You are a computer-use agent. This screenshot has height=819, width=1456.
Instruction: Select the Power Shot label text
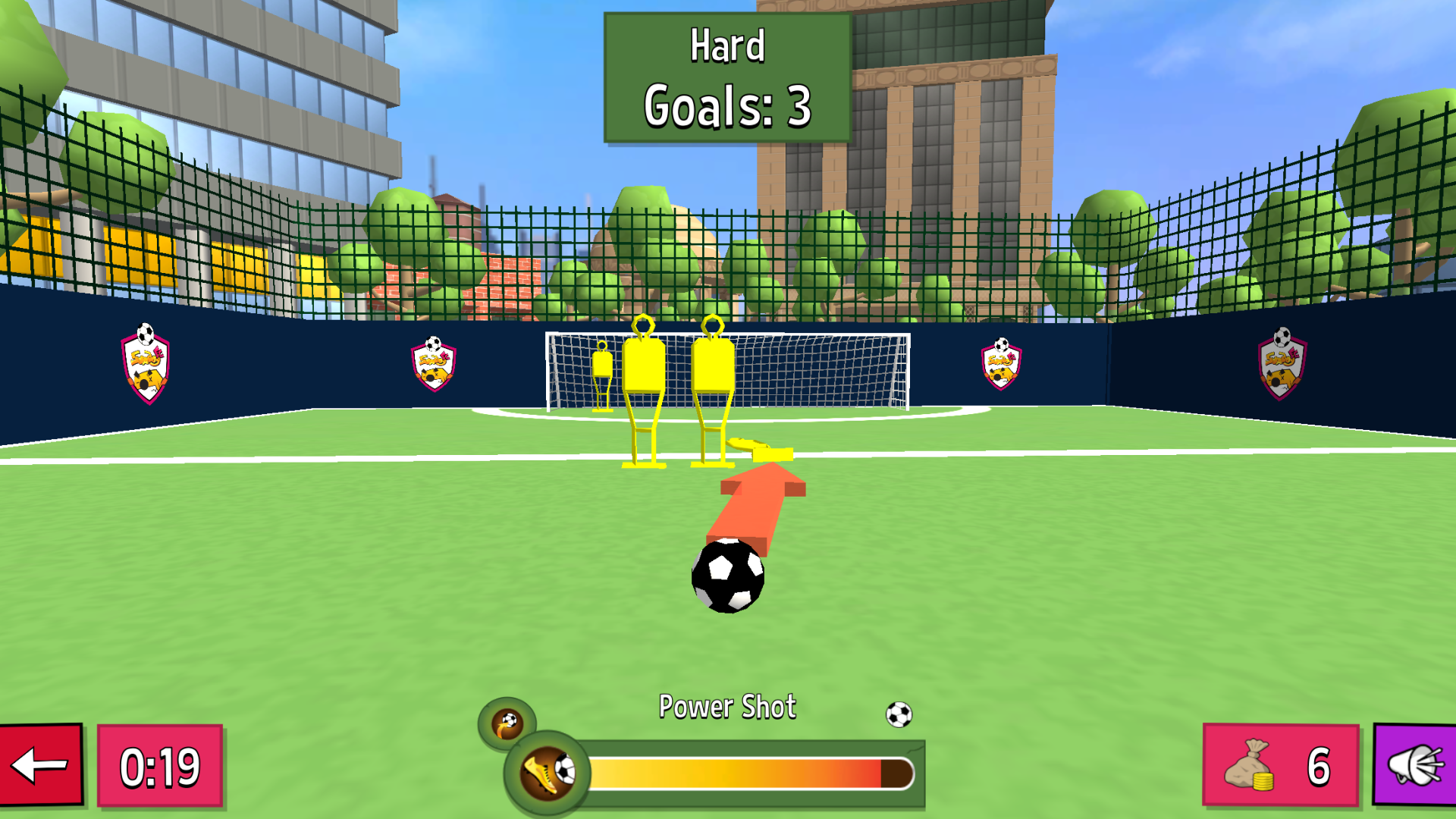pyautogui.click(x=727, y=706)
